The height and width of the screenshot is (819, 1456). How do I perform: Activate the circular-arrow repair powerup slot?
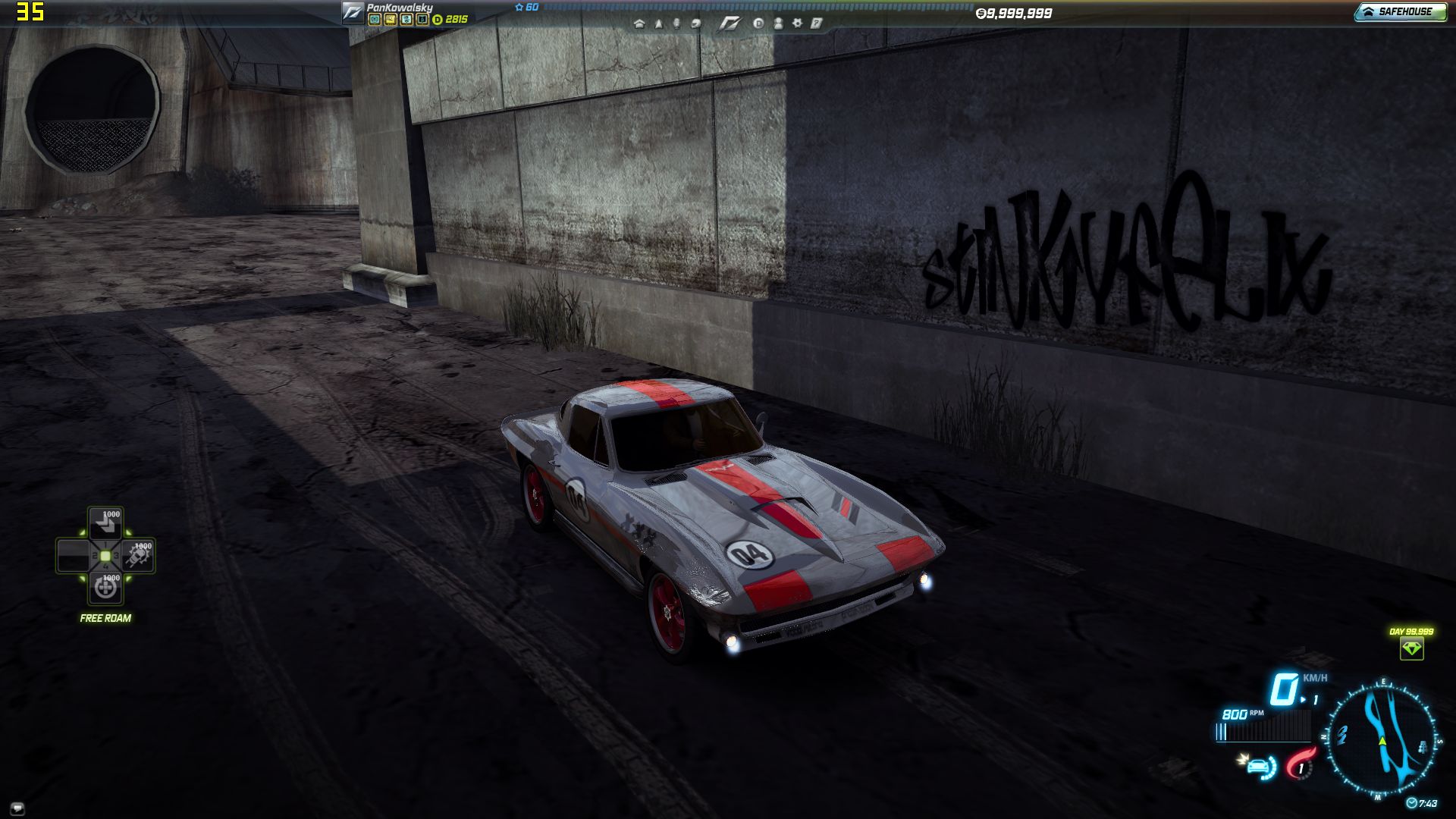pos(105,587)
